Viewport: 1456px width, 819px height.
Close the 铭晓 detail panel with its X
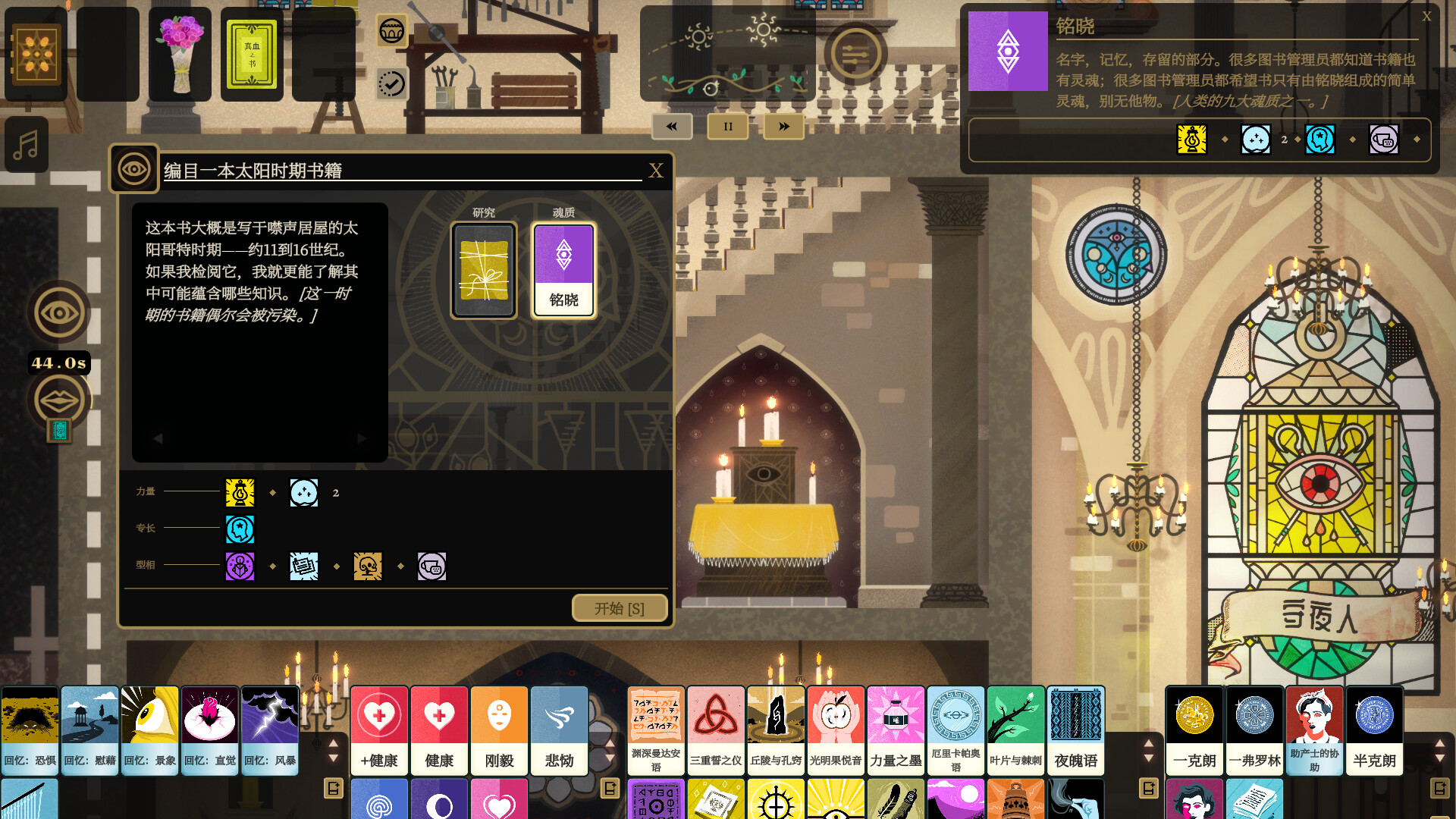point(1427,16)
